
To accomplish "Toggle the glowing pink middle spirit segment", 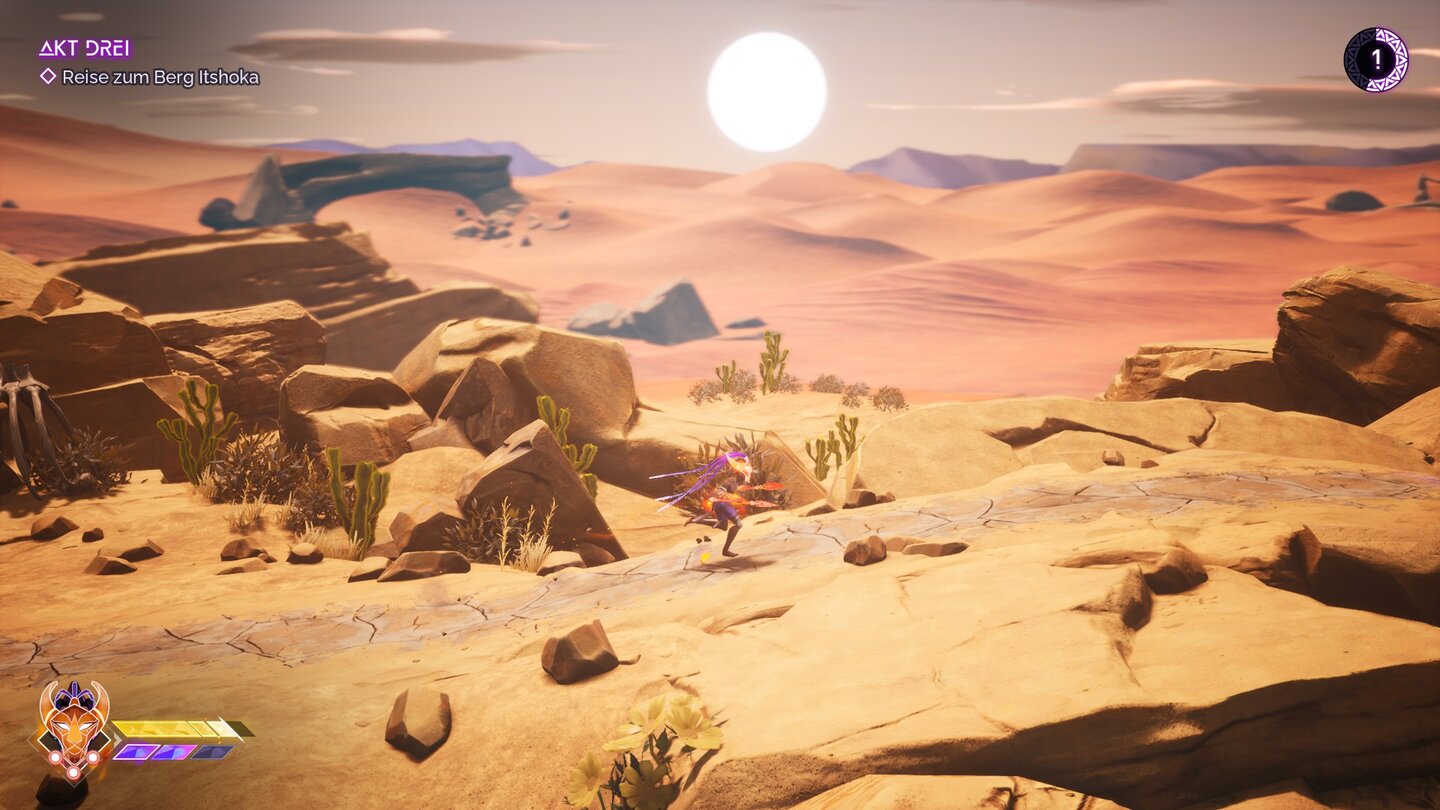I will [173, 752].
